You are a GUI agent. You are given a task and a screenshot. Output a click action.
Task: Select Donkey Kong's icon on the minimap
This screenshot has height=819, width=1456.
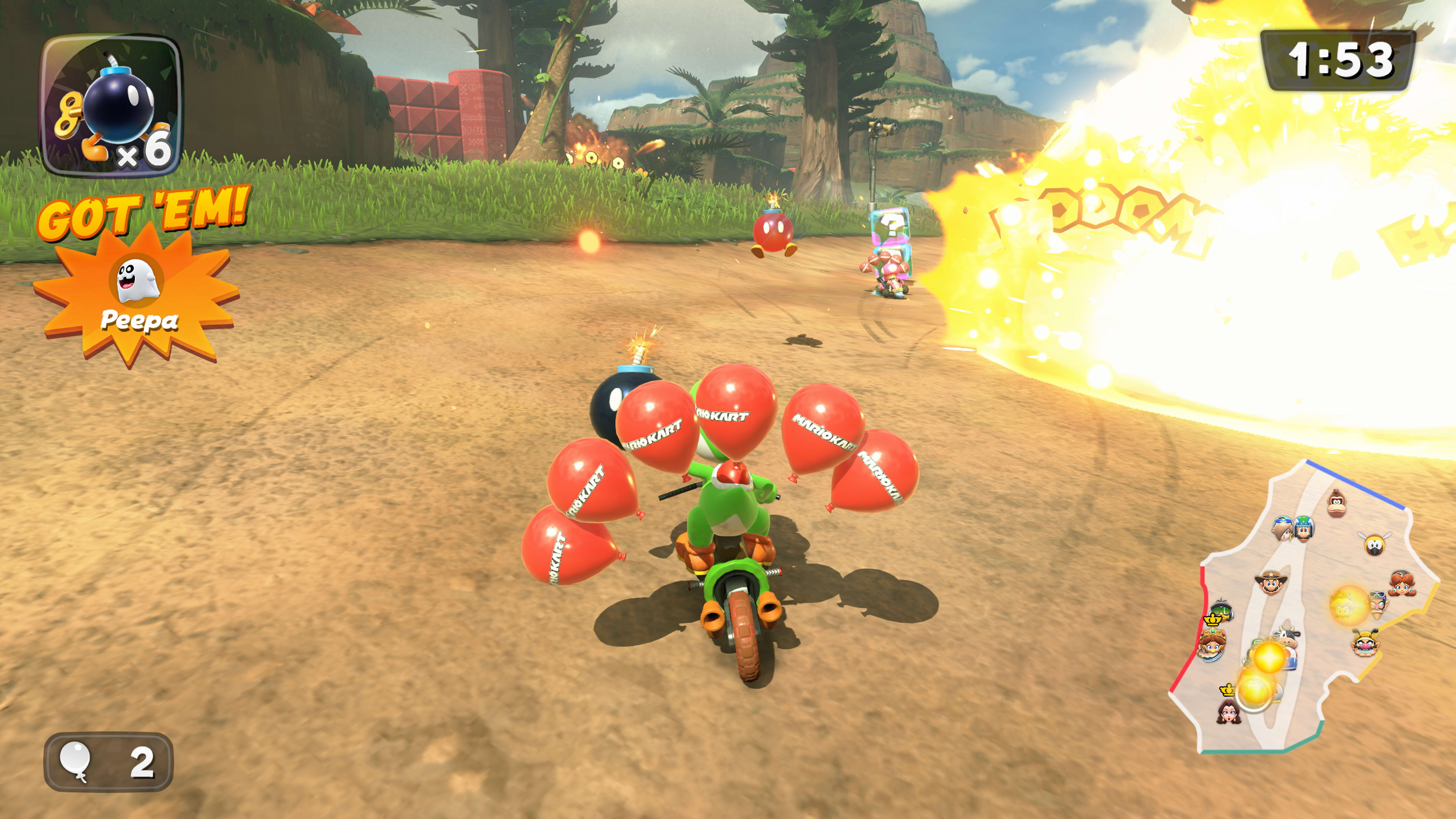click(1336, 502)
